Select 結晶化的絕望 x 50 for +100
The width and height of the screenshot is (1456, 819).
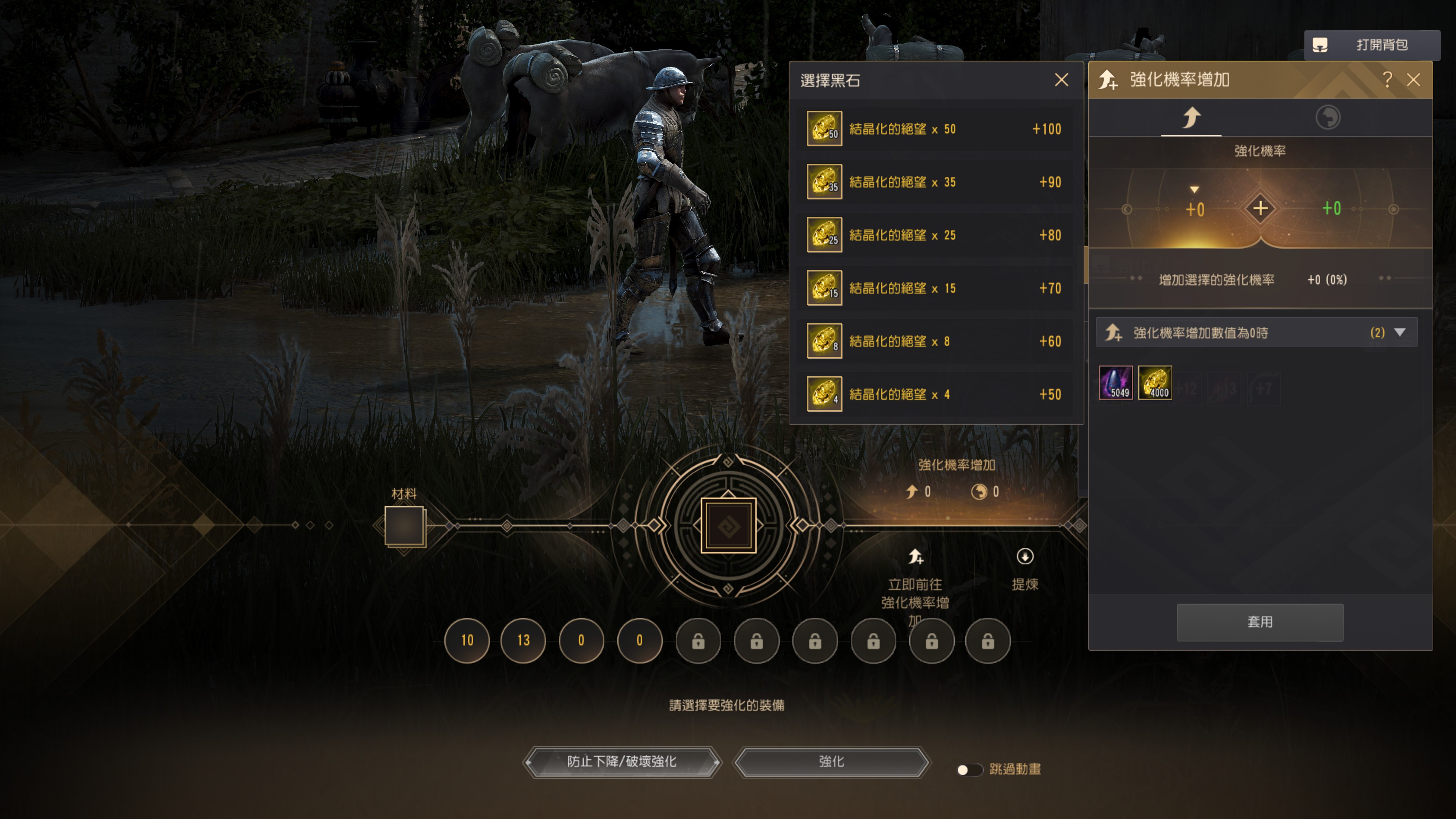(935, 129)
